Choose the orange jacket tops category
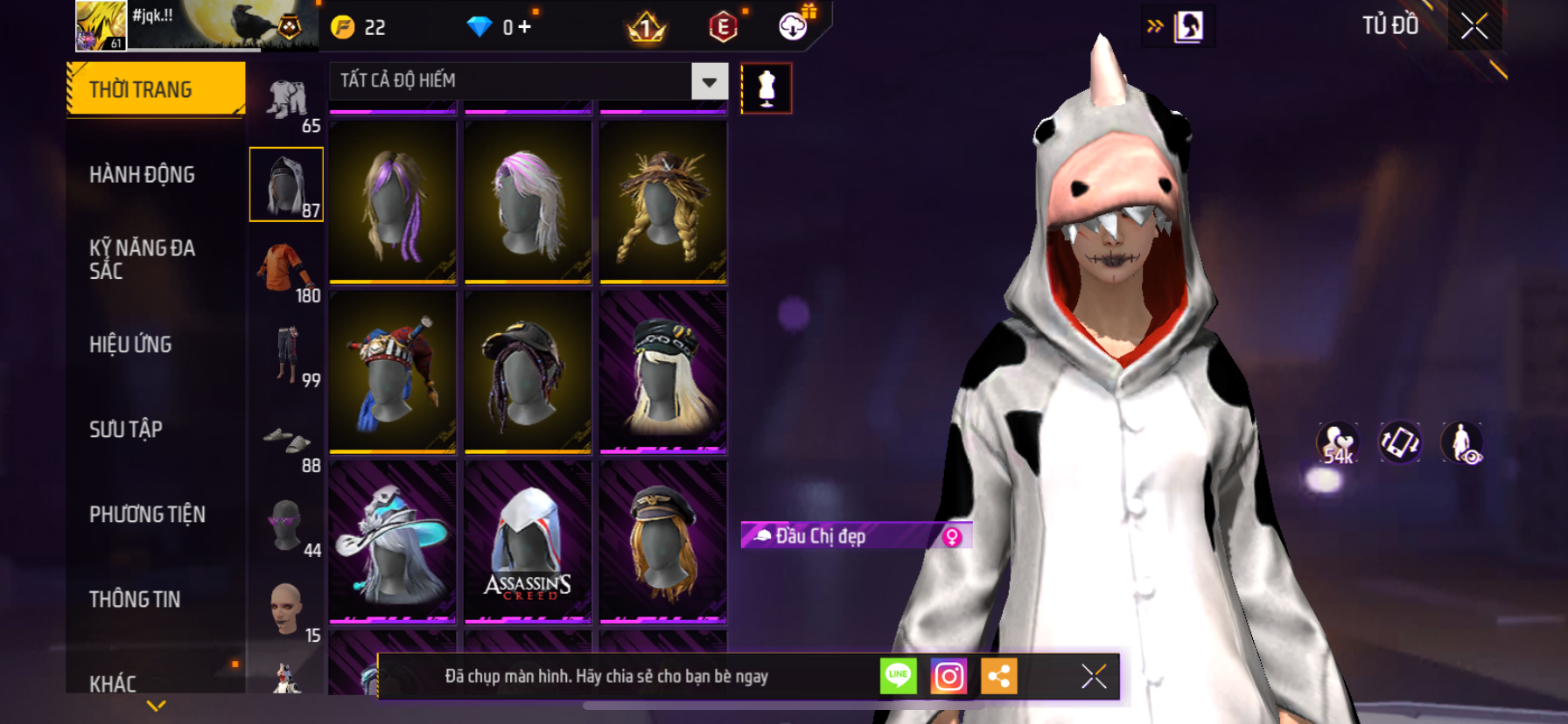 (285, 269)
